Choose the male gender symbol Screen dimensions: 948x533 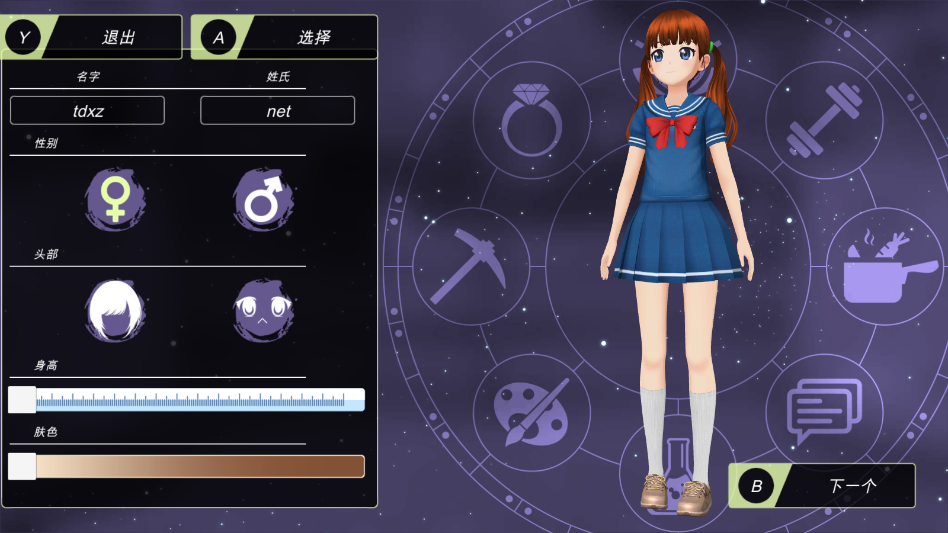point(263,200)
